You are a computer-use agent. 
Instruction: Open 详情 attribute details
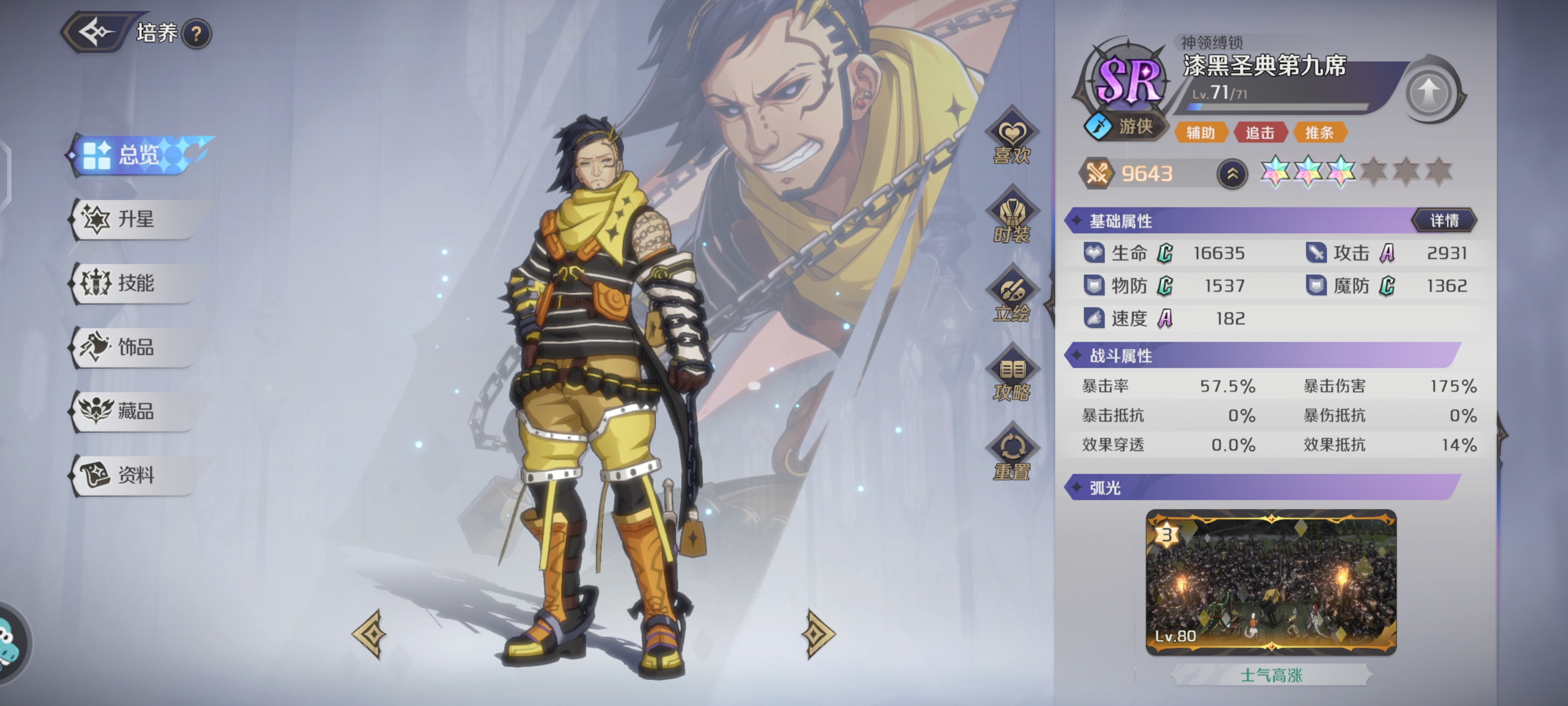pyautogui.click(x=1444, y=221)
